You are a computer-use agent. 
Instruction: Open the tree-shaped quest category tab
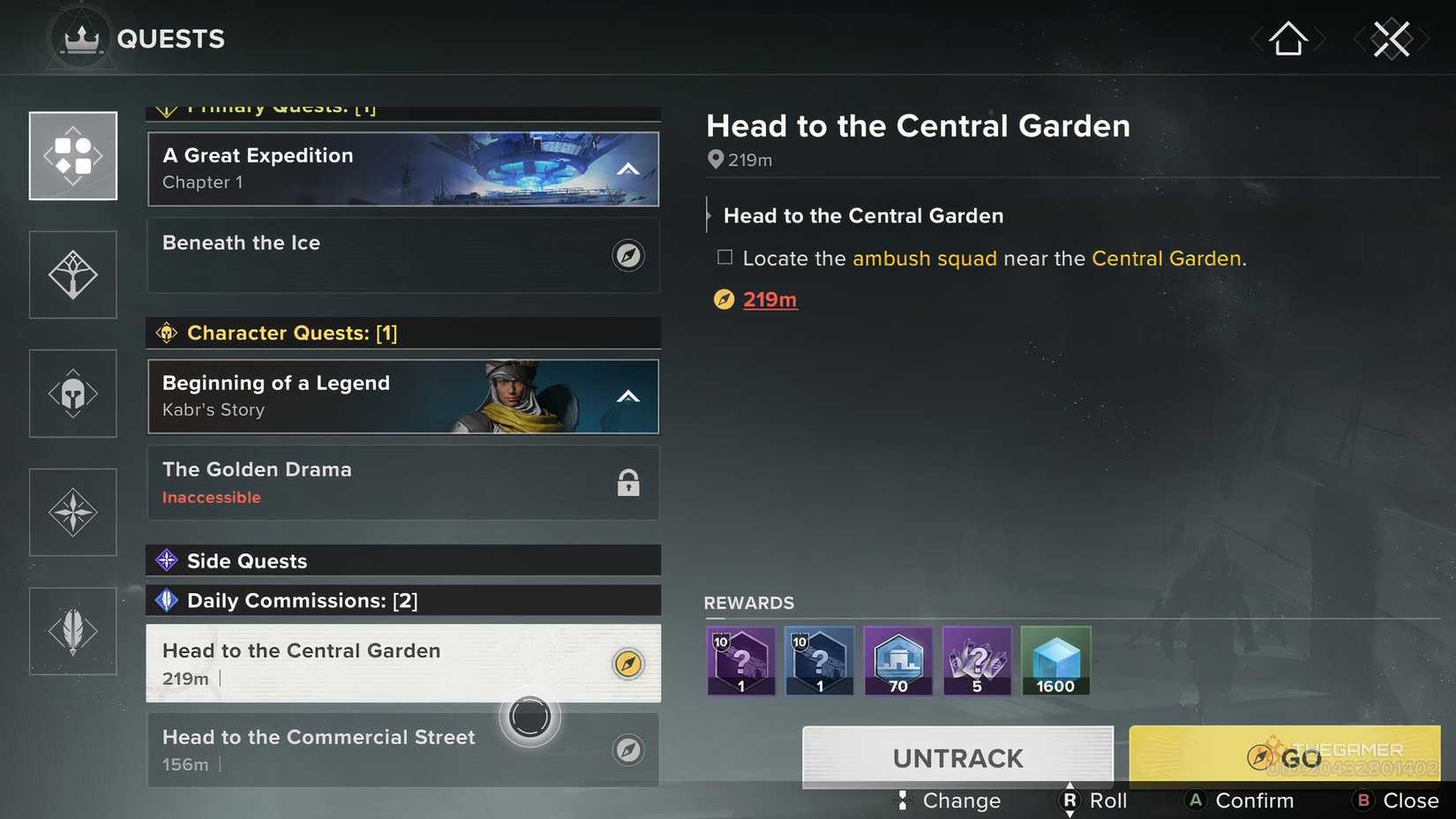[72, 274]
